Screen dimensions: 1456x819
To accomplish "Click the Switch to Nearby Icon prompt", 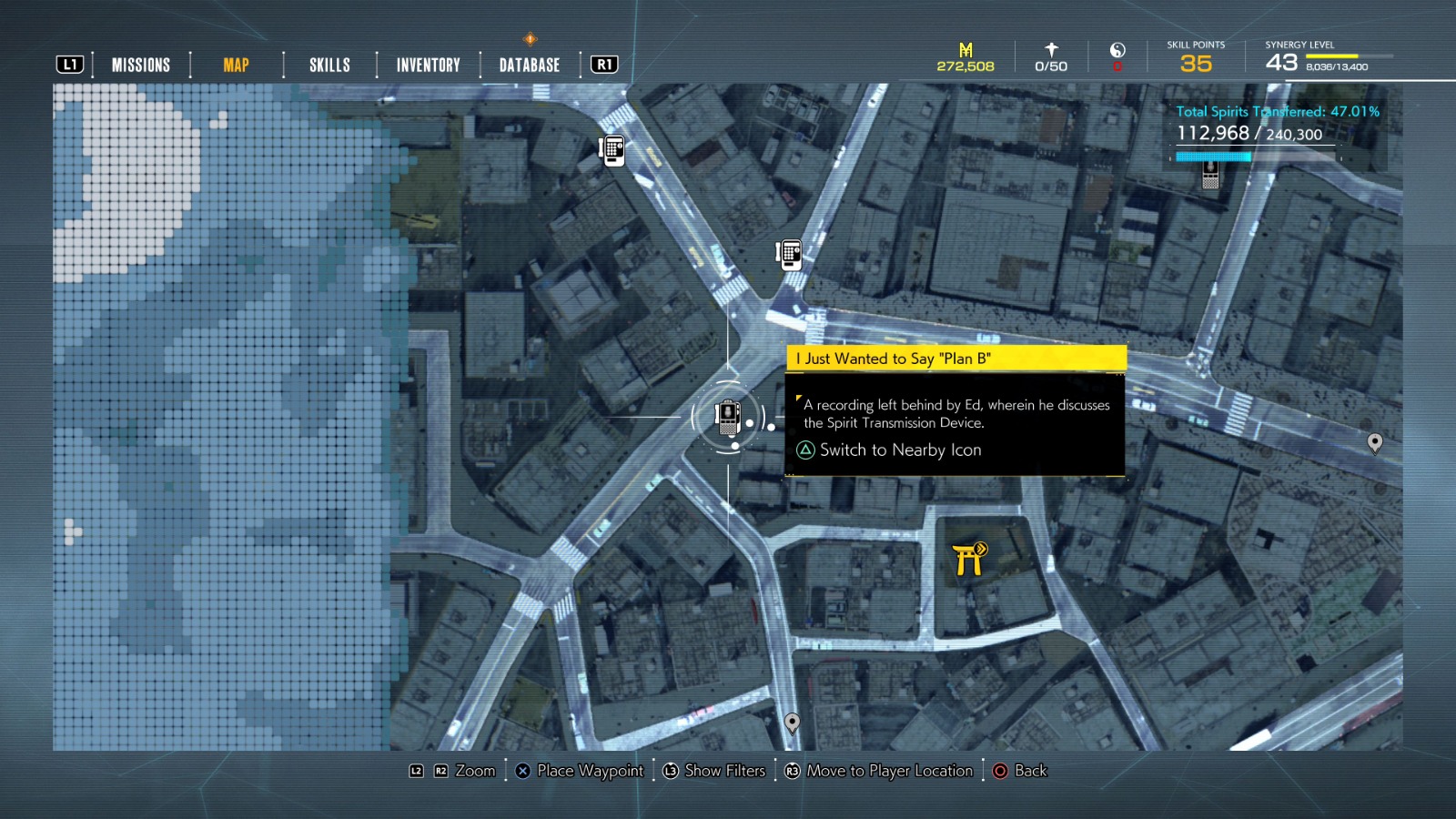I will pos(889,450).
